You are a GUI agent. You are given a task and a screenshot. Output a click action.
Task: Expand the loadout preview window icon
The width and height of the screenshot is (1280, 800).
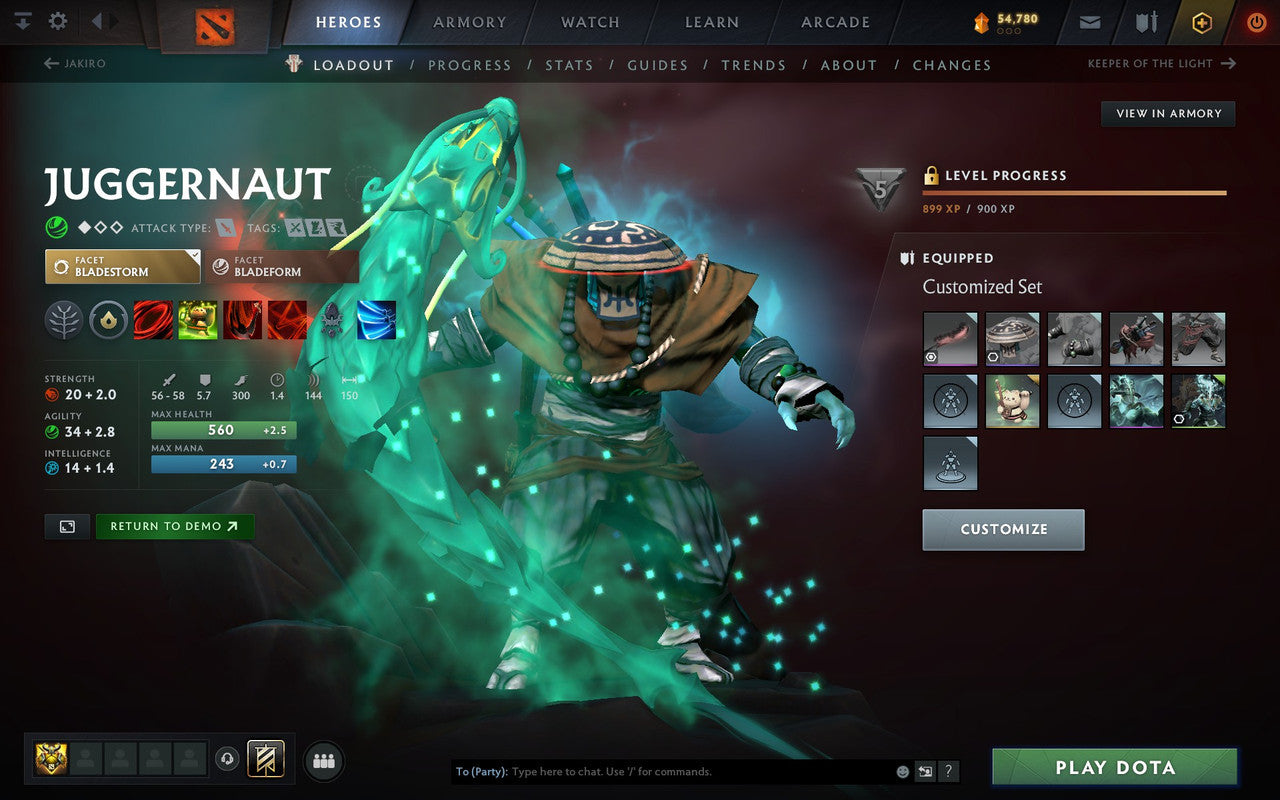pyautogui.click(x=66, y=527)
